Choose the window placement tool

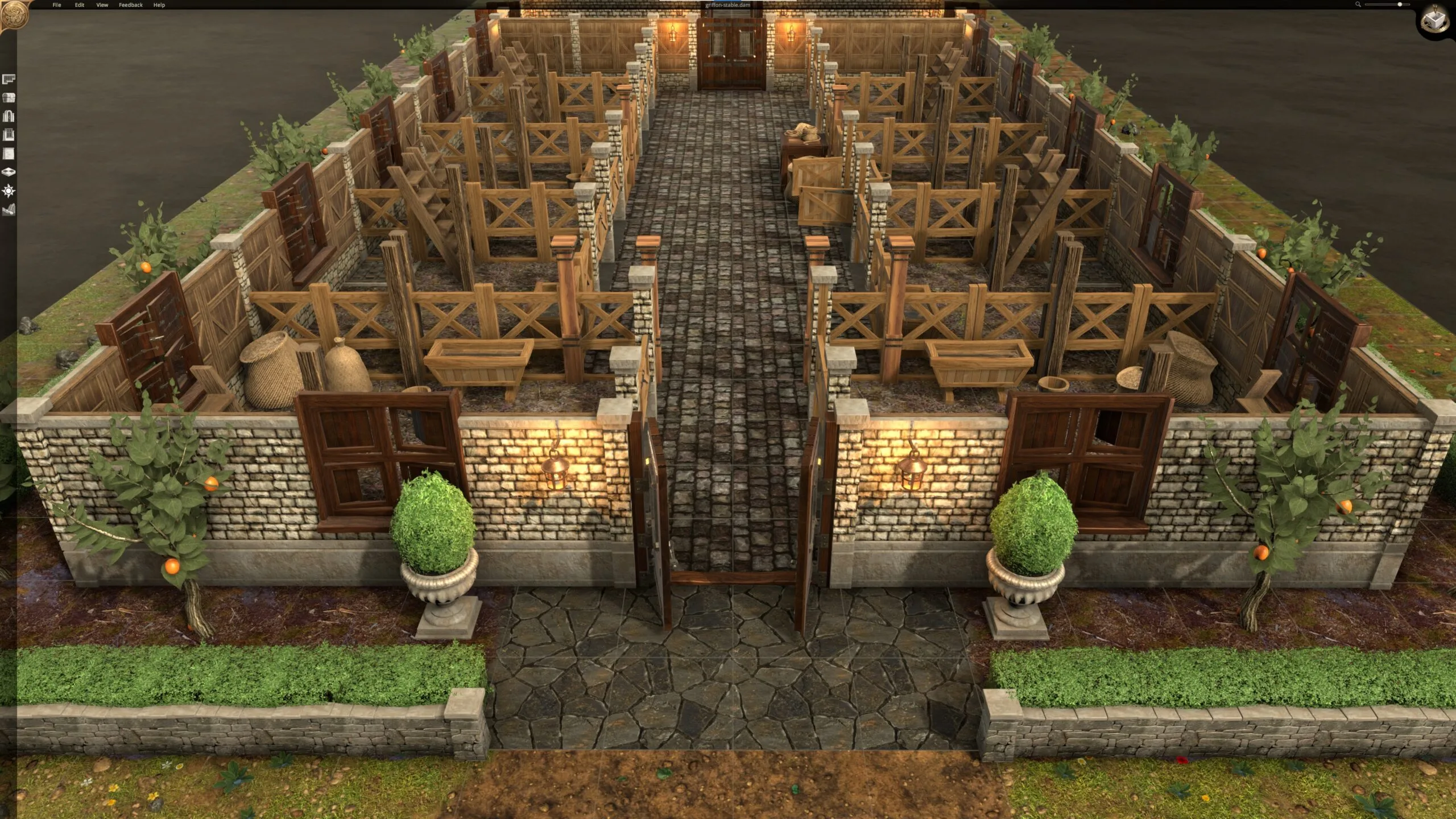point(9,135)
